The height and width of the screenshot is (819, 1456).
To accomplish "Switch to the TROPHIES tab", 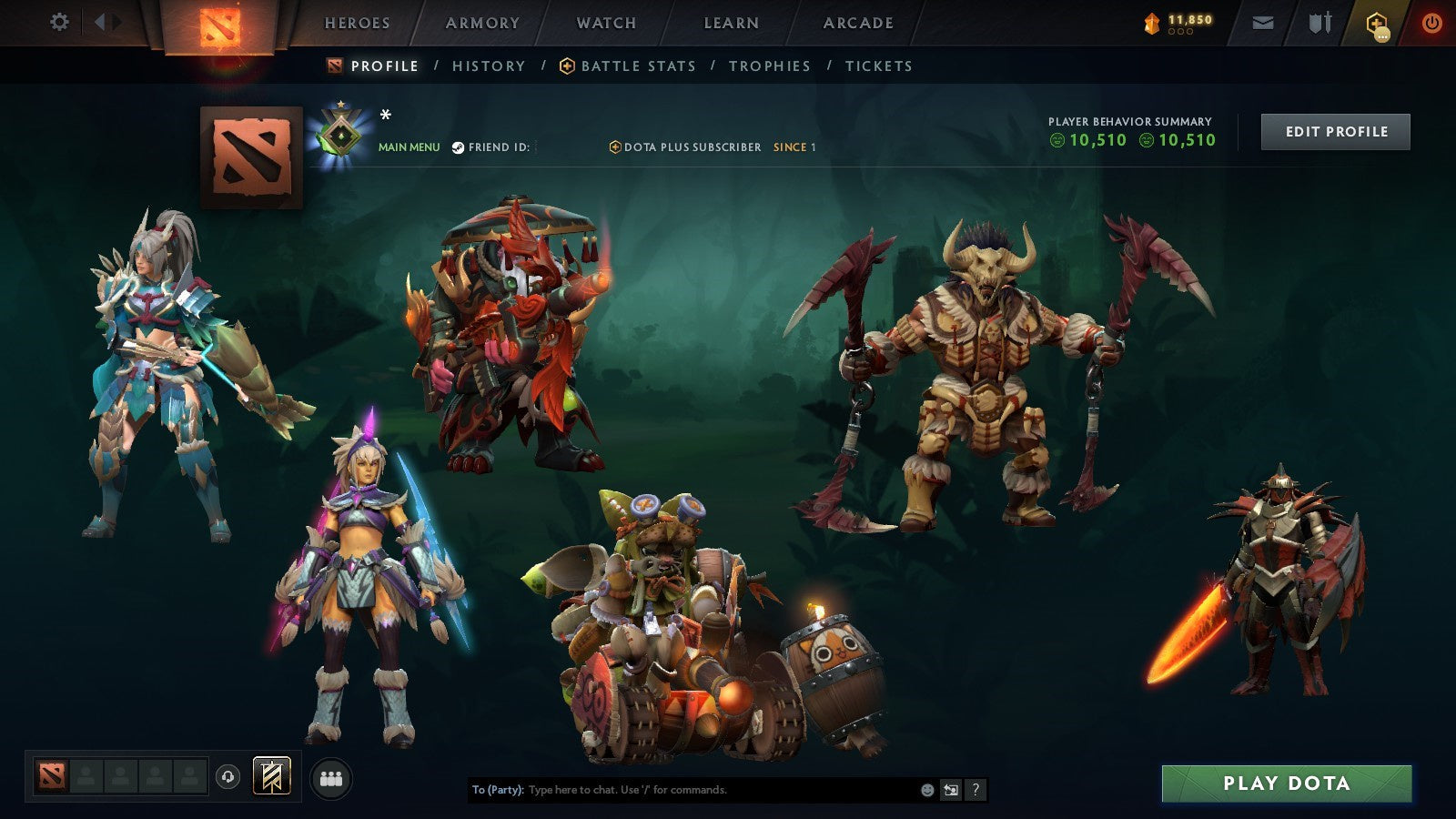I will (769, 66).
